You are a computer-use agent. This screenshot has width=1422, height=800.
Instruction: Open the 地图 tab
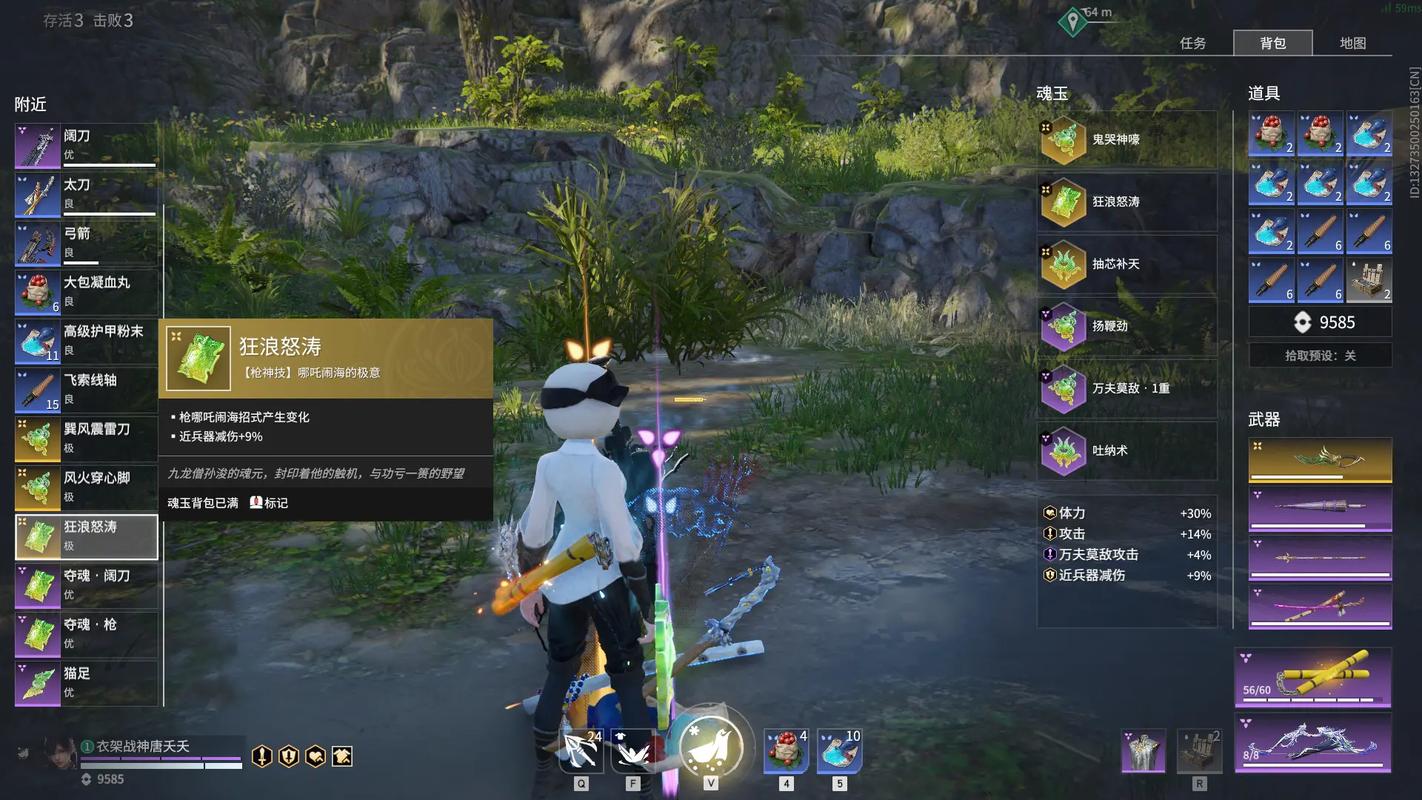(1353, 43)
